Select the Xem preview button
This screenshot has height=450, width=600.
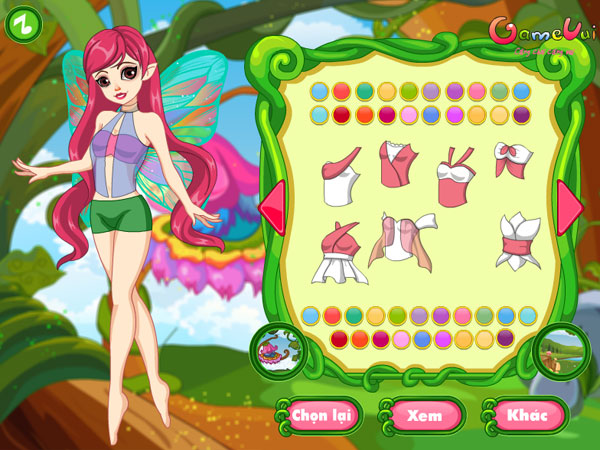pyautogui.click(x=425, y=414)
